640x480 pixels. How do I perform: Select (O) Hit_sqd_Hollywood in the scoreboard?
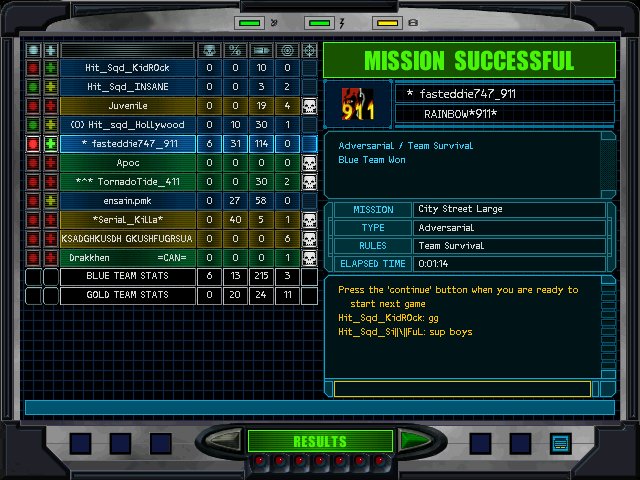click(128, 125)
